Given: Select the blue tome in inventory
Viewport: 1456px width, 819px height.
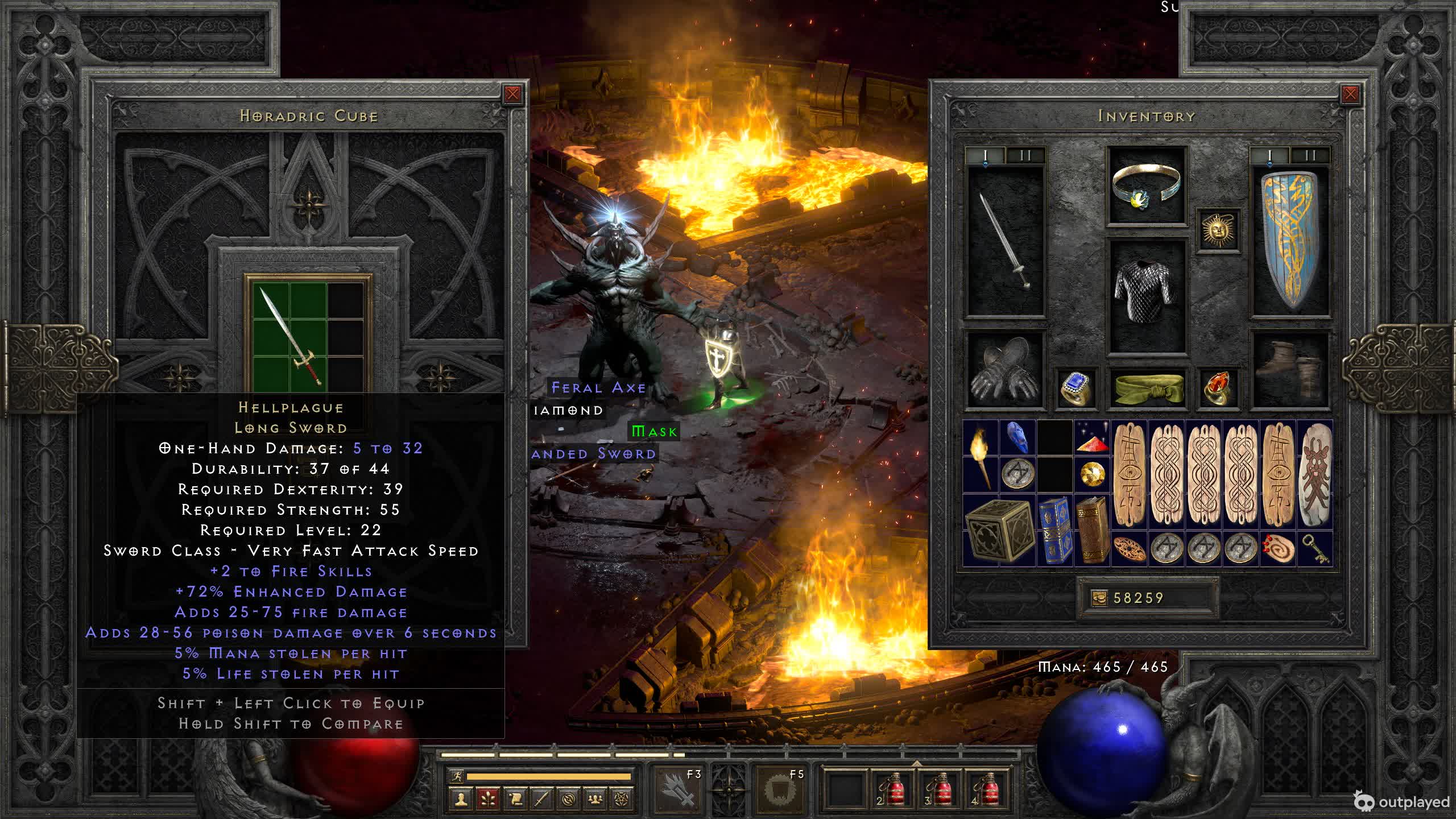Looking at the screenshot, I should [x=1055, y=530].
